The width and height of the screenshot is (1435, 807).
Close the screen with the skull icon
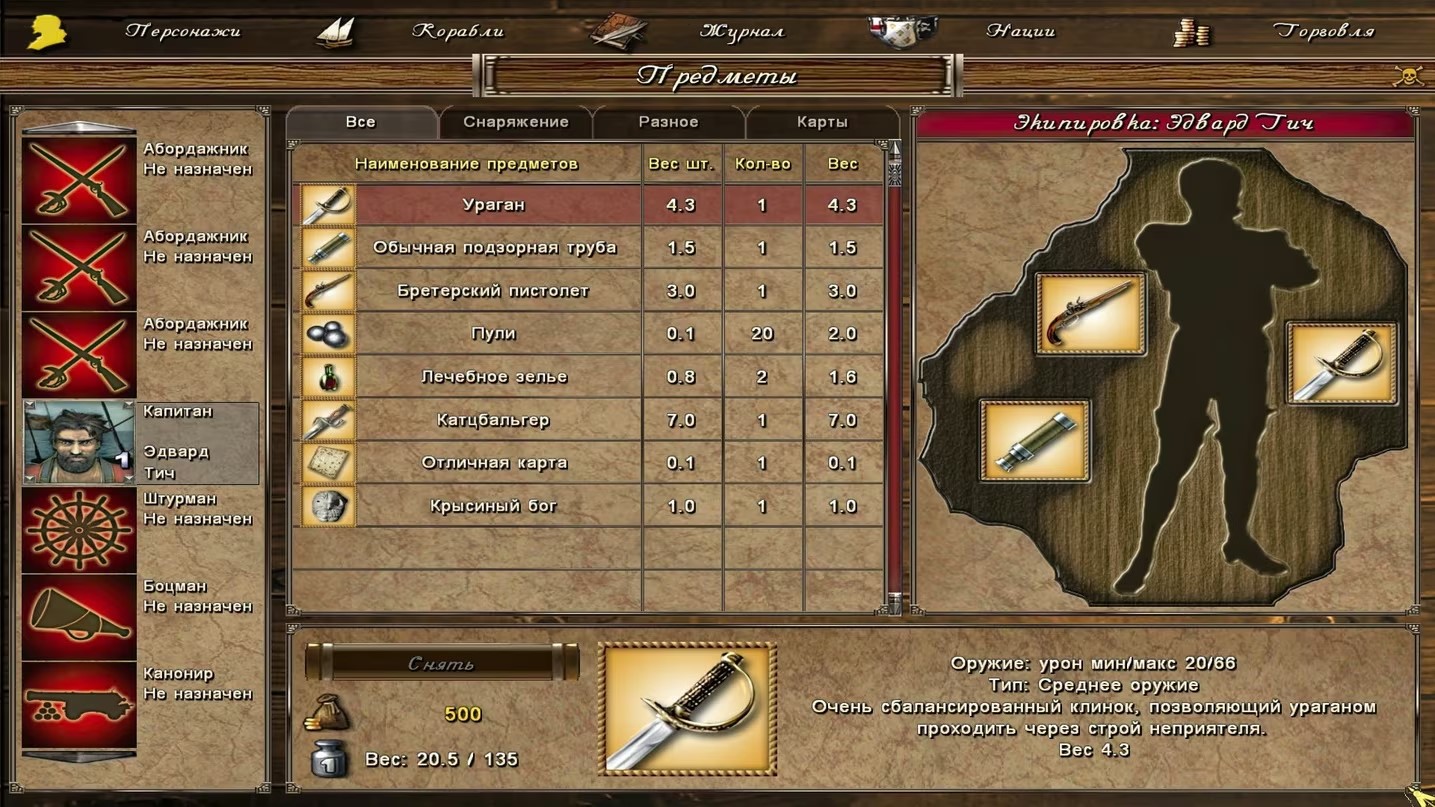1408,76
